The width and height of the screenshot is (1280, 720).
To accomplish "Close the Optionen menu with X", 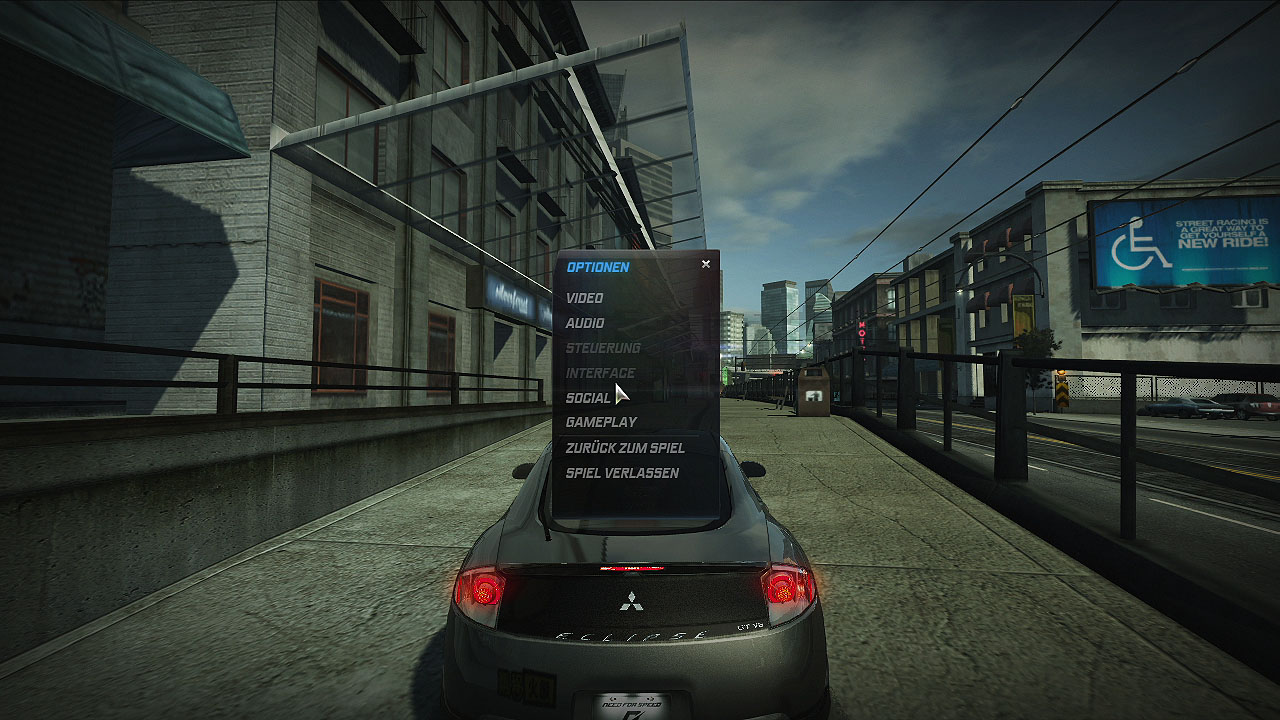I will click(706, 264).
